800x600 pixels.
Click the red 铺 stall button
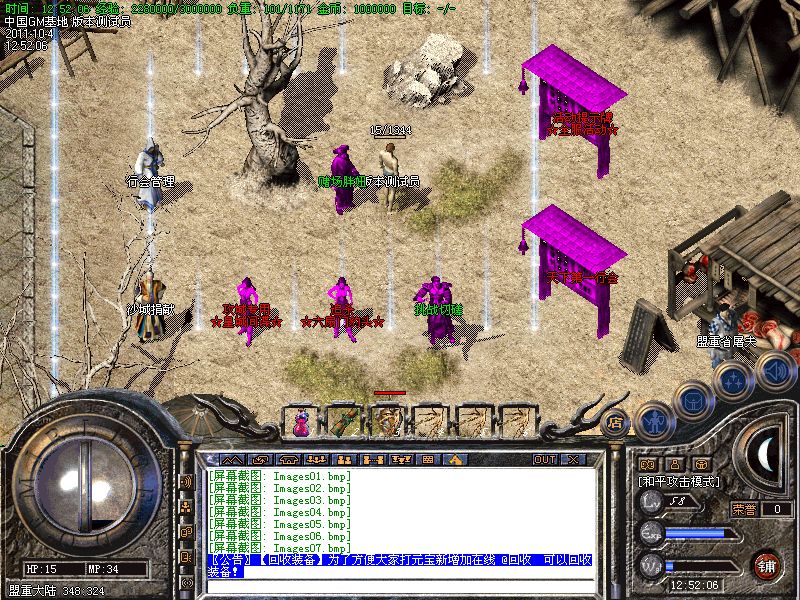pos(766,564)
